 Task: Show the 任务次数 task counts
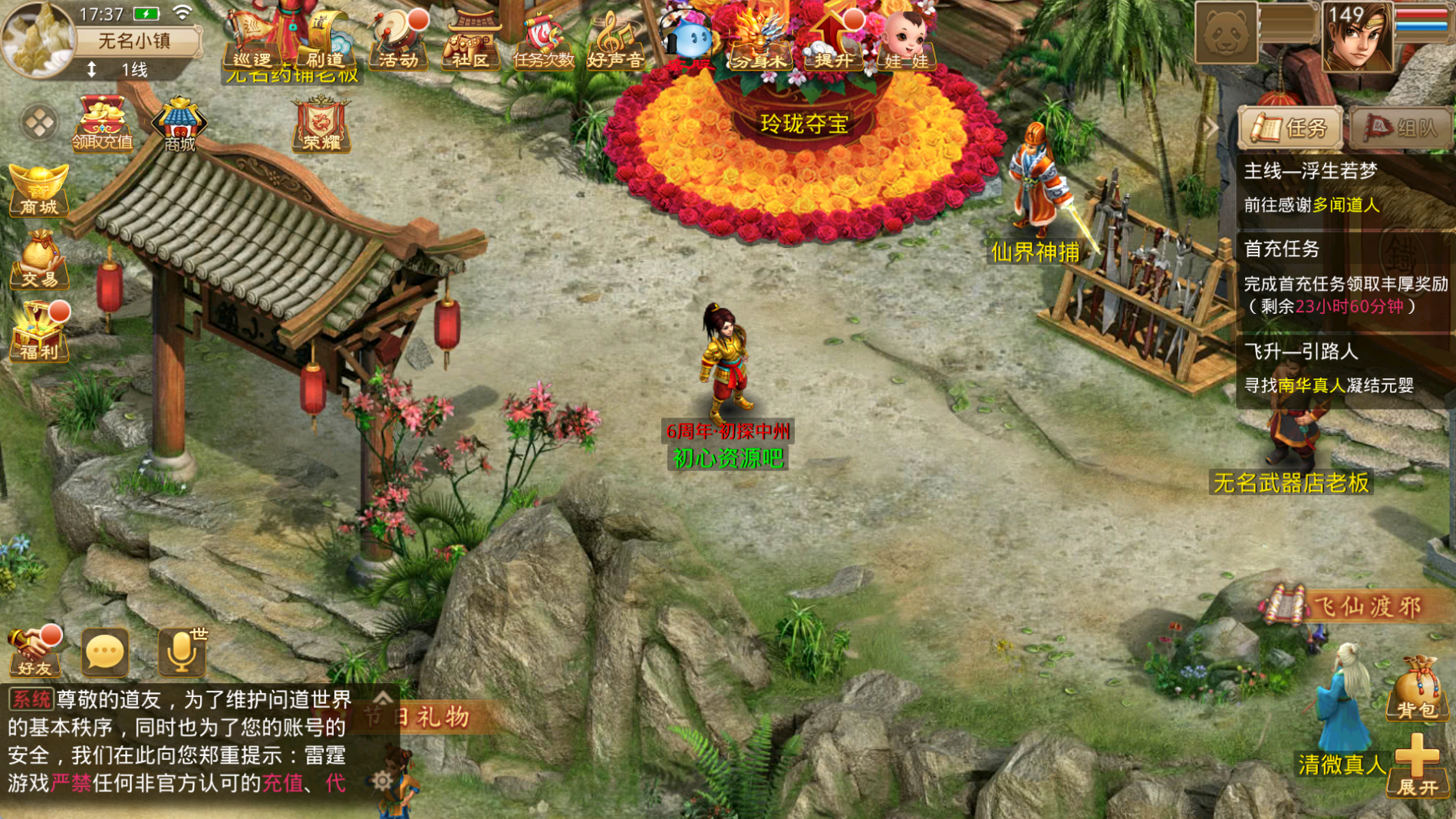pos(543,42)
